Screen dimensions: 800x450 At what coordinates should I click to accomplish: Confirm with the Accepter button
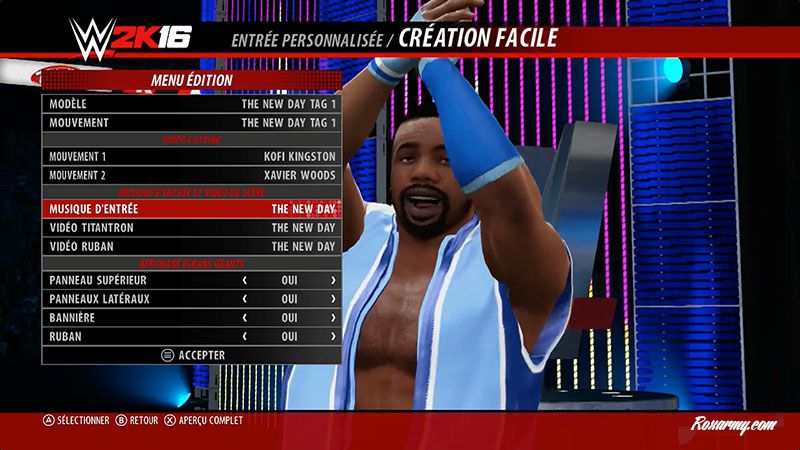192,355
